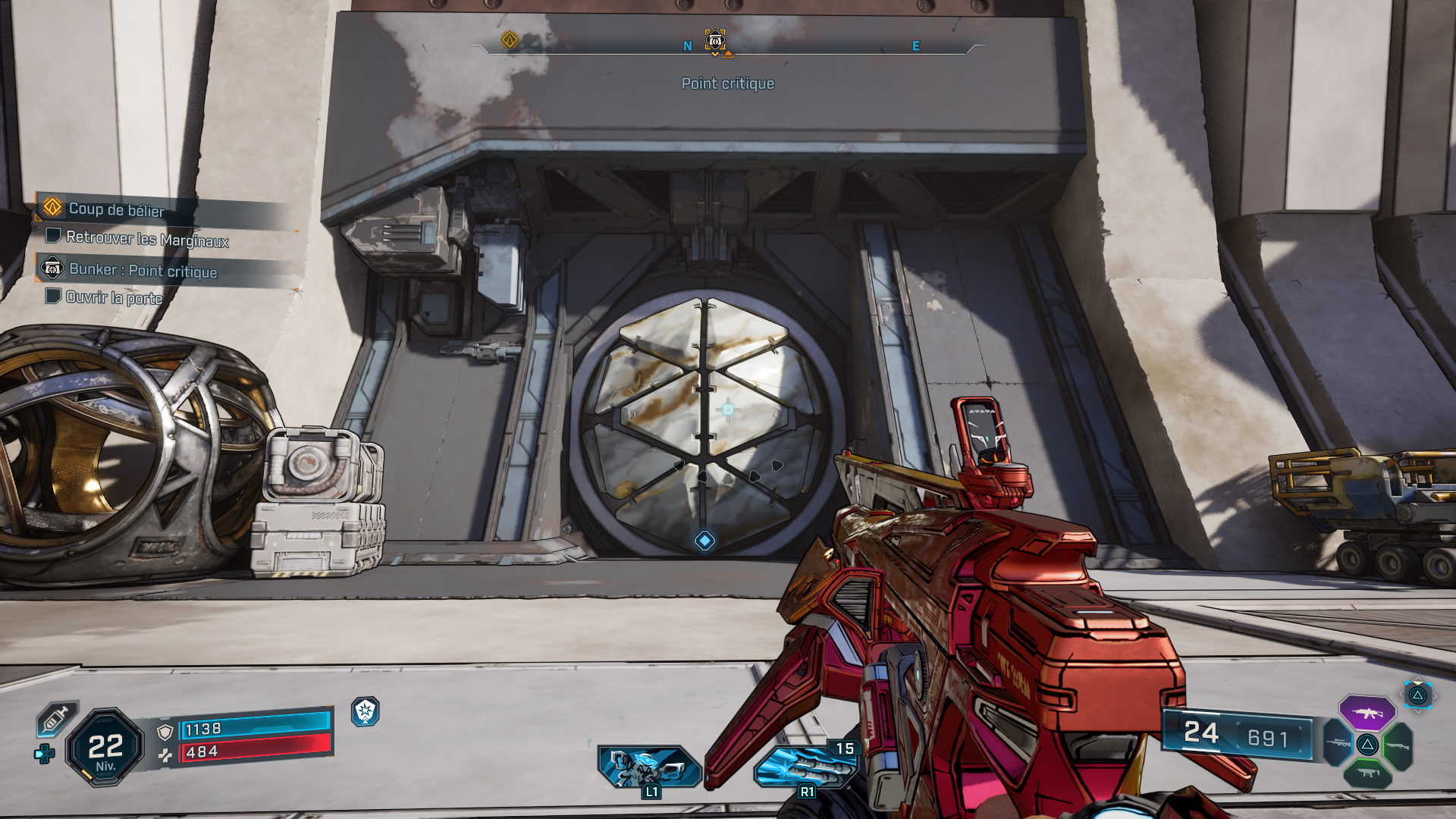Click the Point critique compass label
1456x819 pixels.
(728, 83)
